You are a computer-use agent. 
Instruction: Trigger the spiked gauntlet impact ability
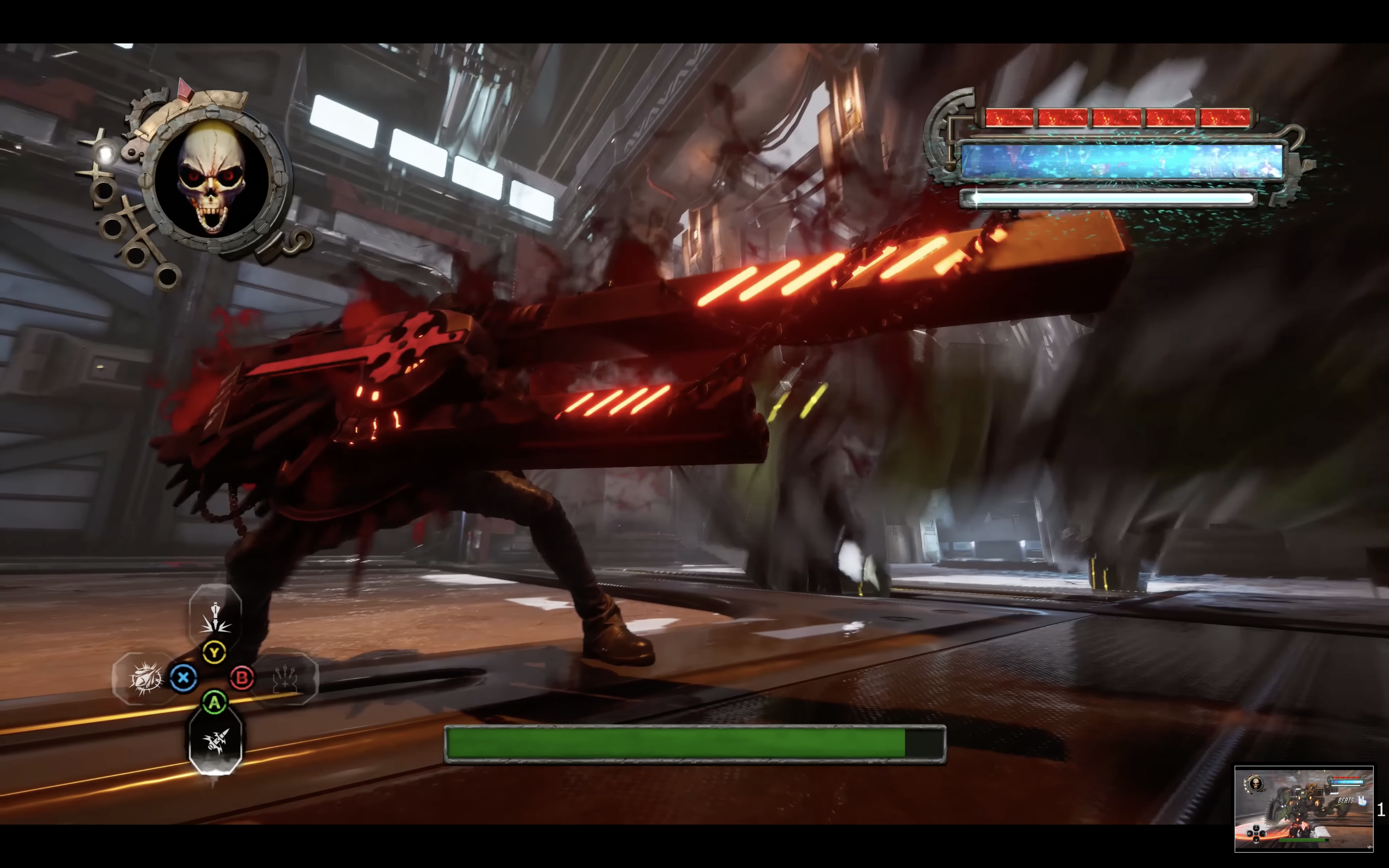144,679
